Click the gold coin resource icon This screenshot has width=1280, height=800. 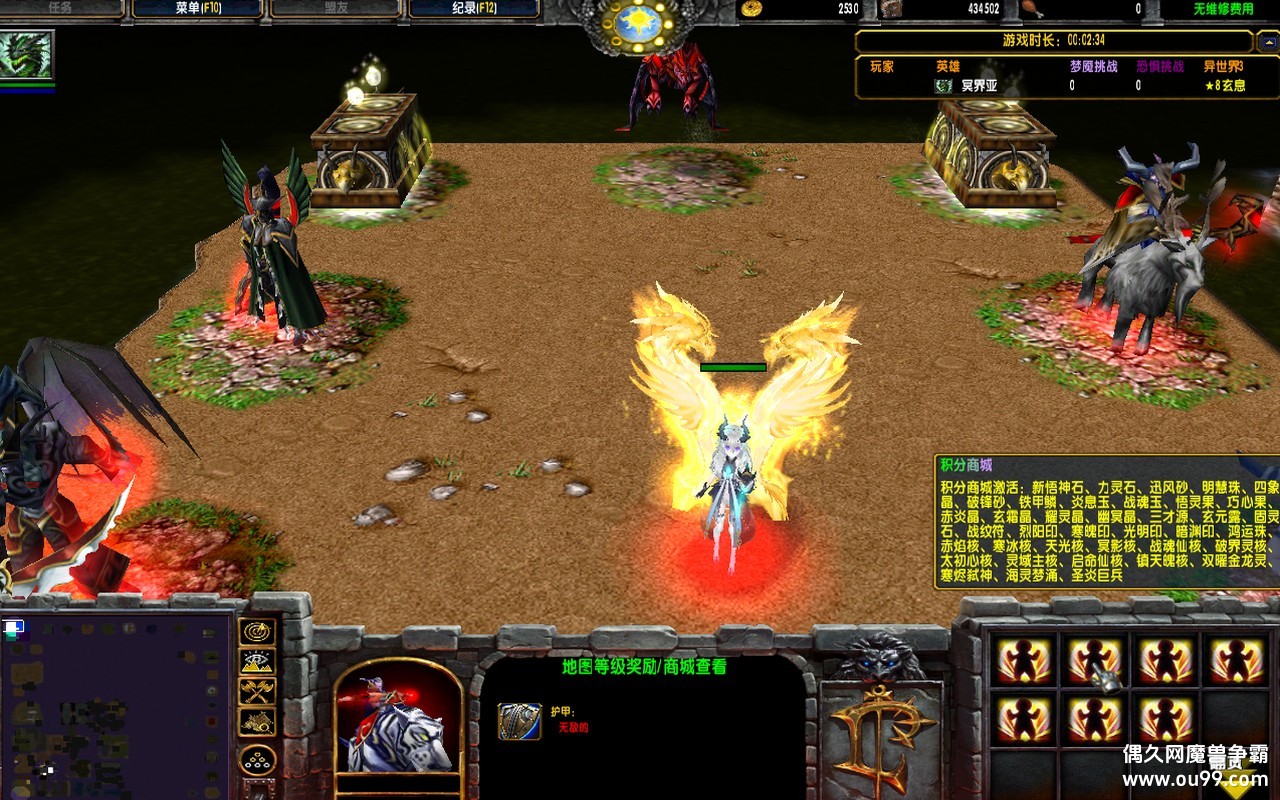pyautogui.click(x=750, y=10)
